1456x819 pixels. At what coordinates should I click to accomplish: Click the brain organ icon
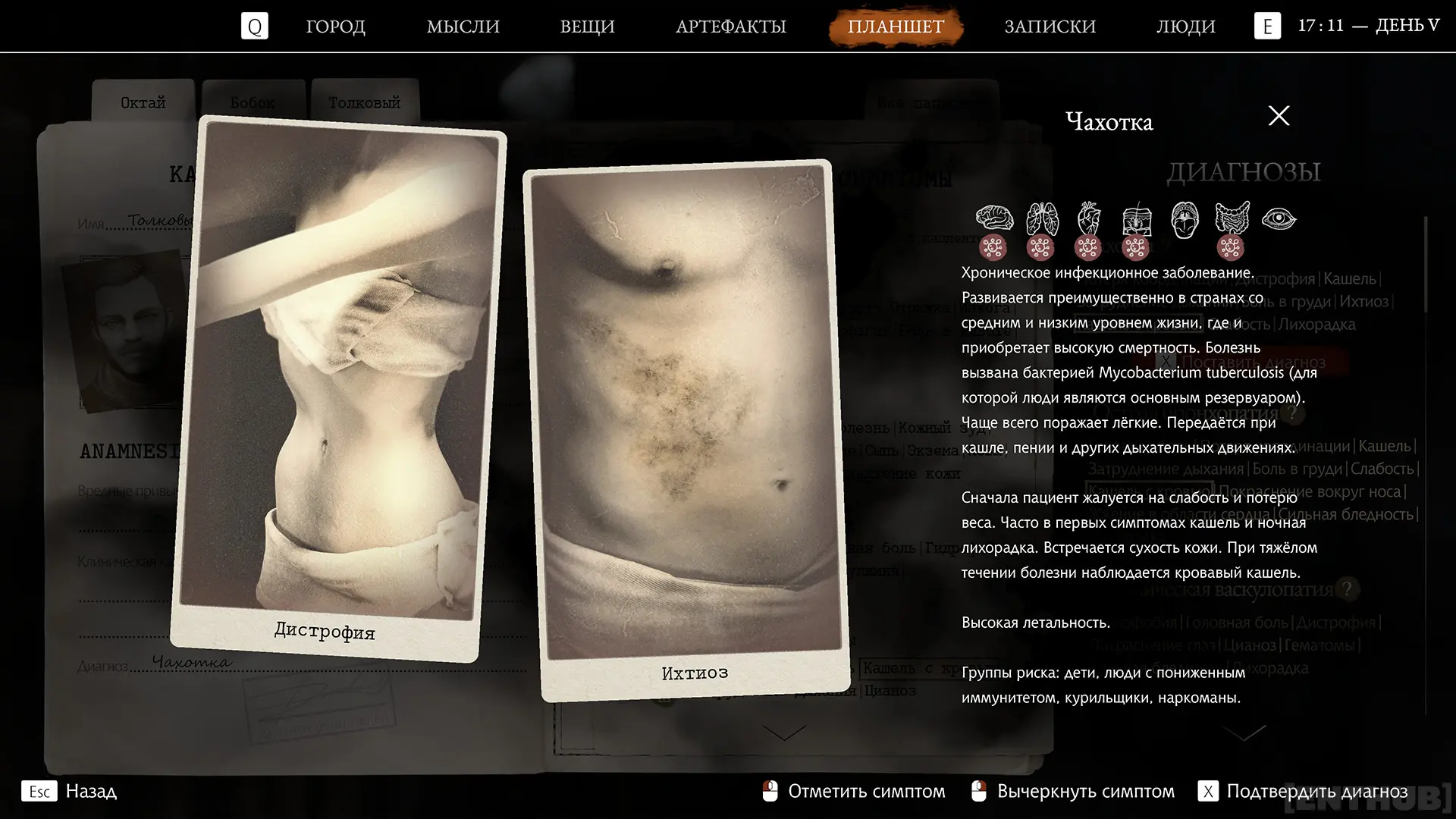993,218
